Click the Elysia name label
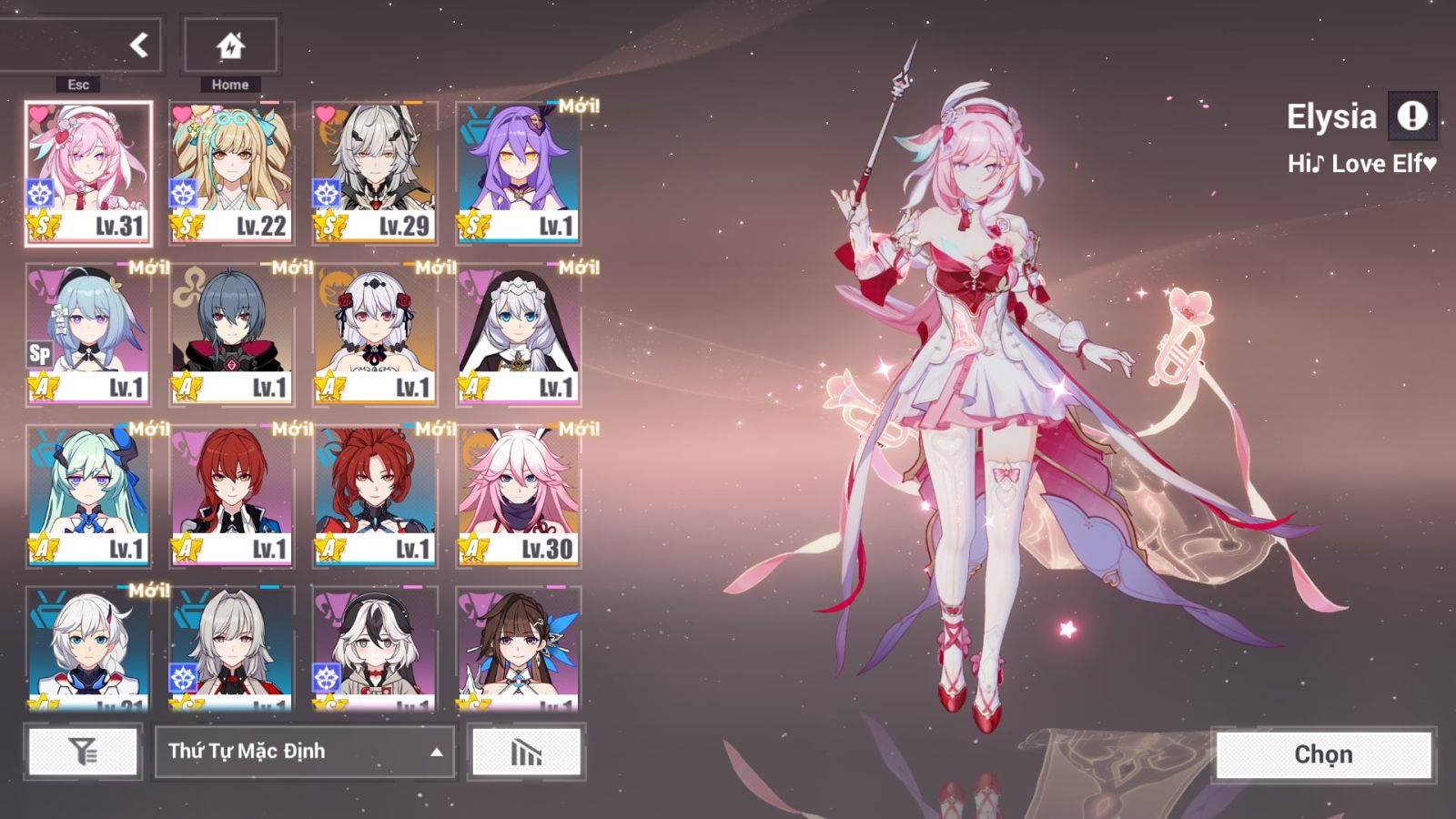1456x819 pixels. pos(1333,116)
